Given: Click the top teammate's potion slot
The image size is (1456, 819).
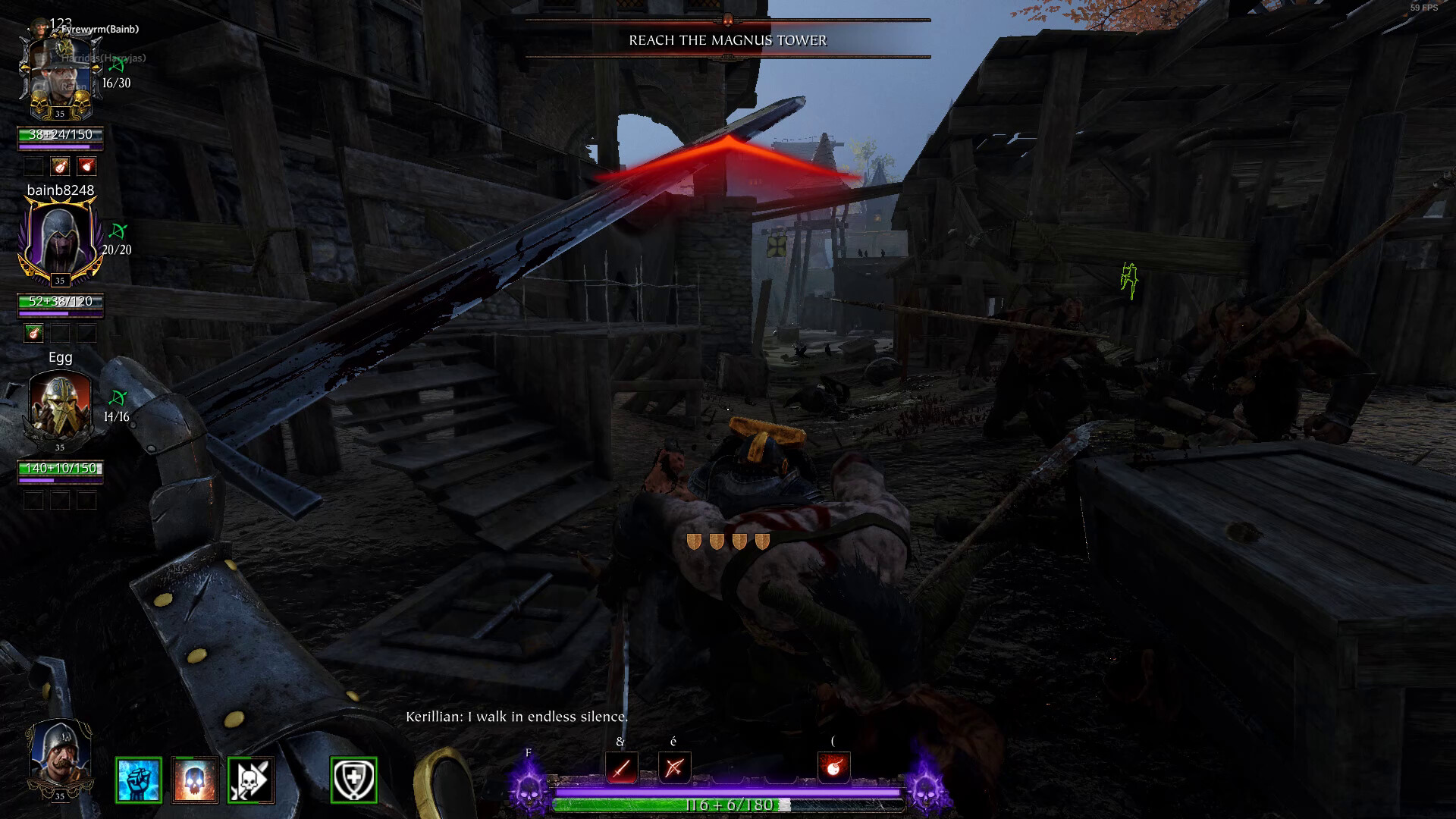Looking at the screenshot, I should [x=60, y=165].
